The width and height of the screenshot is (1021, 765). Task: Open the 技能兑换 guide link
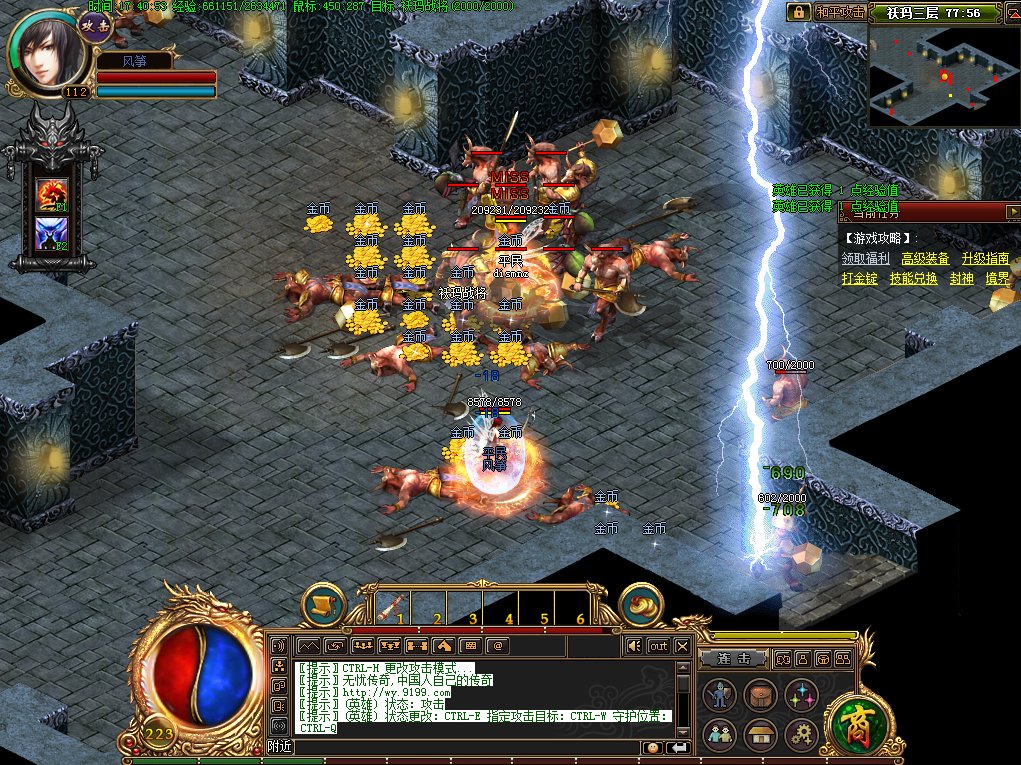(x=914, y=279)
